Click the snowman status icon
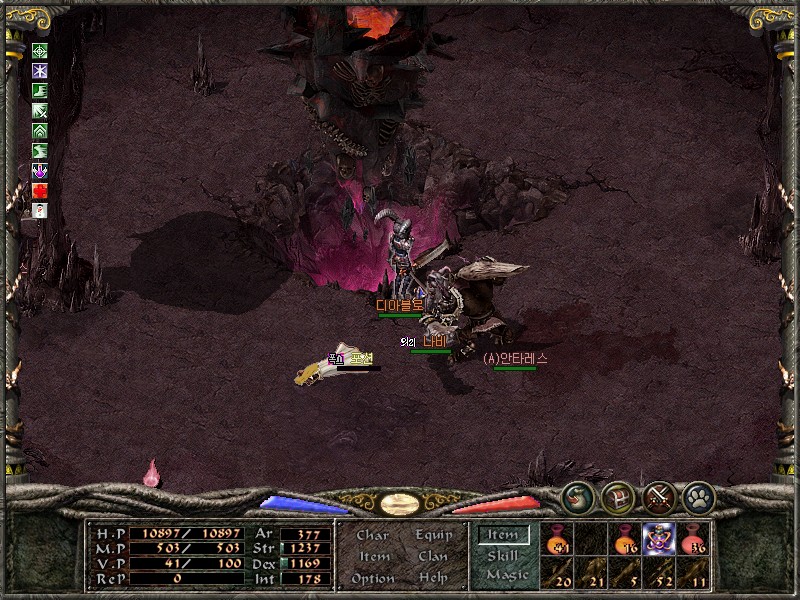 click(x=40, y=210)
